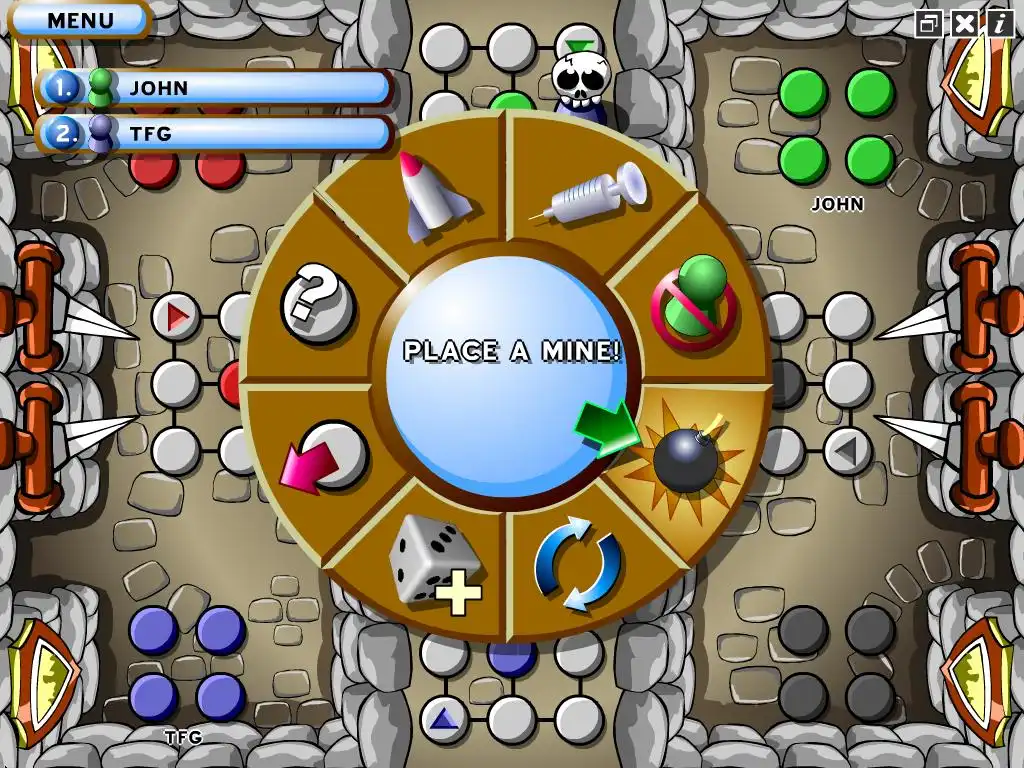Open the MENU button
Image resolution: width=1024 pixels, height=768 pixels.
[80, 19]
